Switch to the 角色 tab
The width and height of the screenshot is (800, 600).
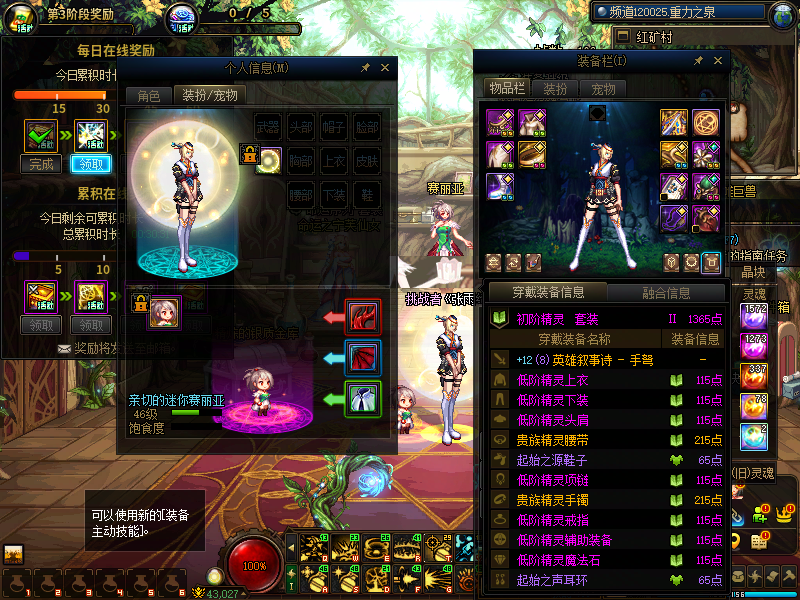tap(148, 96)
